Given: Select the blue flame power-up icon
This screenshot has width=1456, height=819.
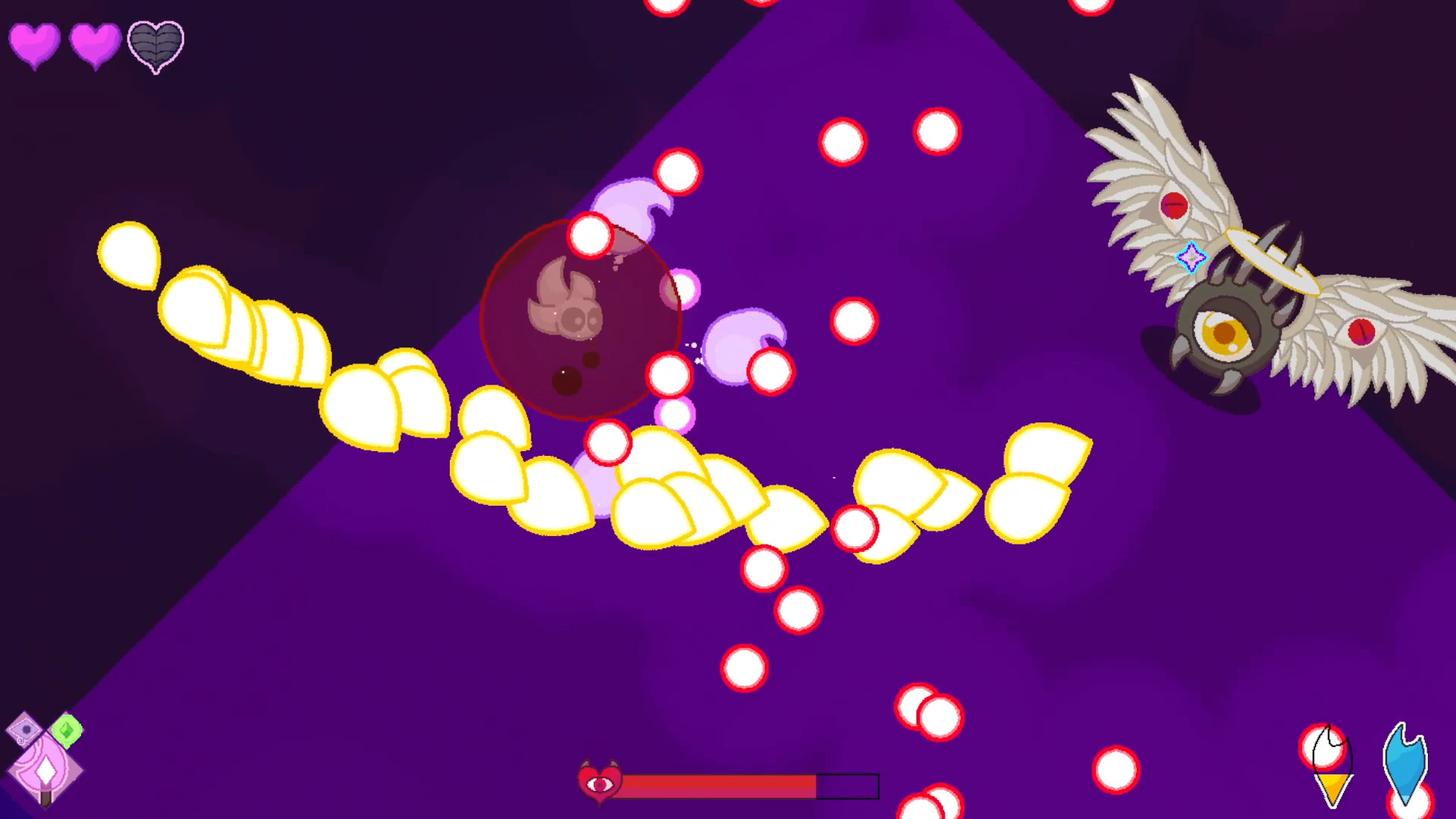Looking at the screenshot, I should [1407, 758].
